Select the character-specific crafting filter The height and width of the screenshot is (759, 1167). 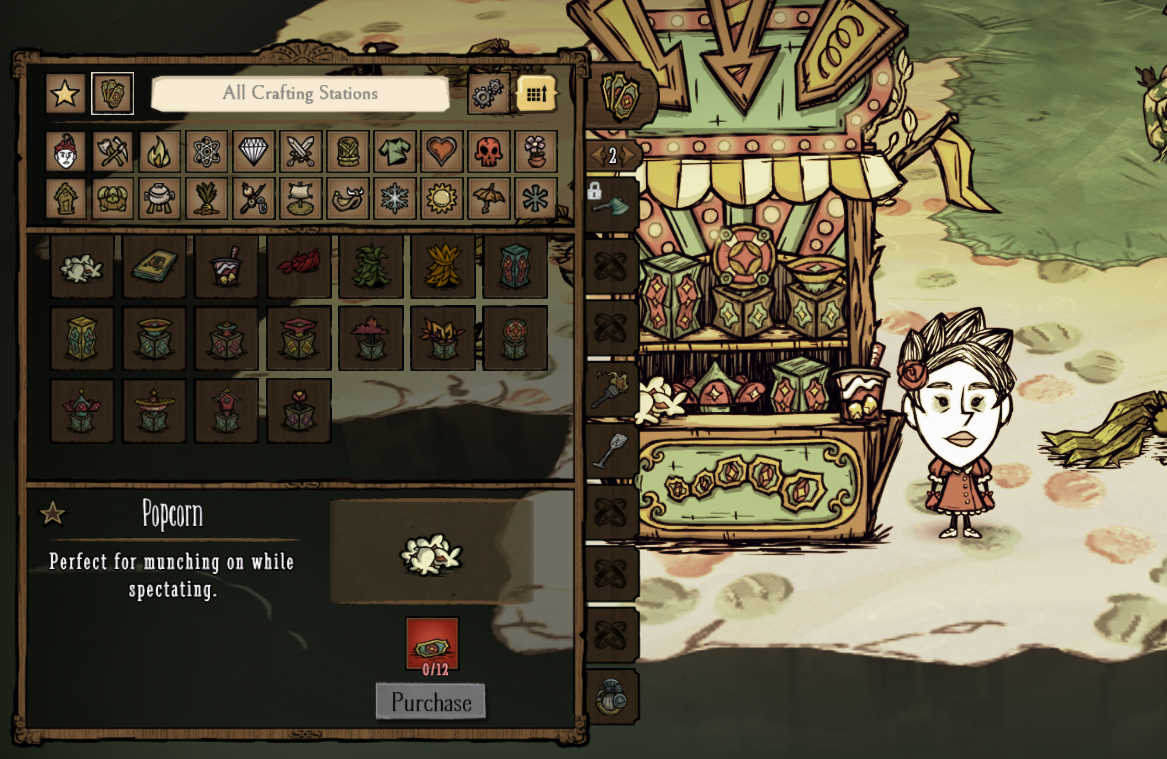[x=65, y=152]
